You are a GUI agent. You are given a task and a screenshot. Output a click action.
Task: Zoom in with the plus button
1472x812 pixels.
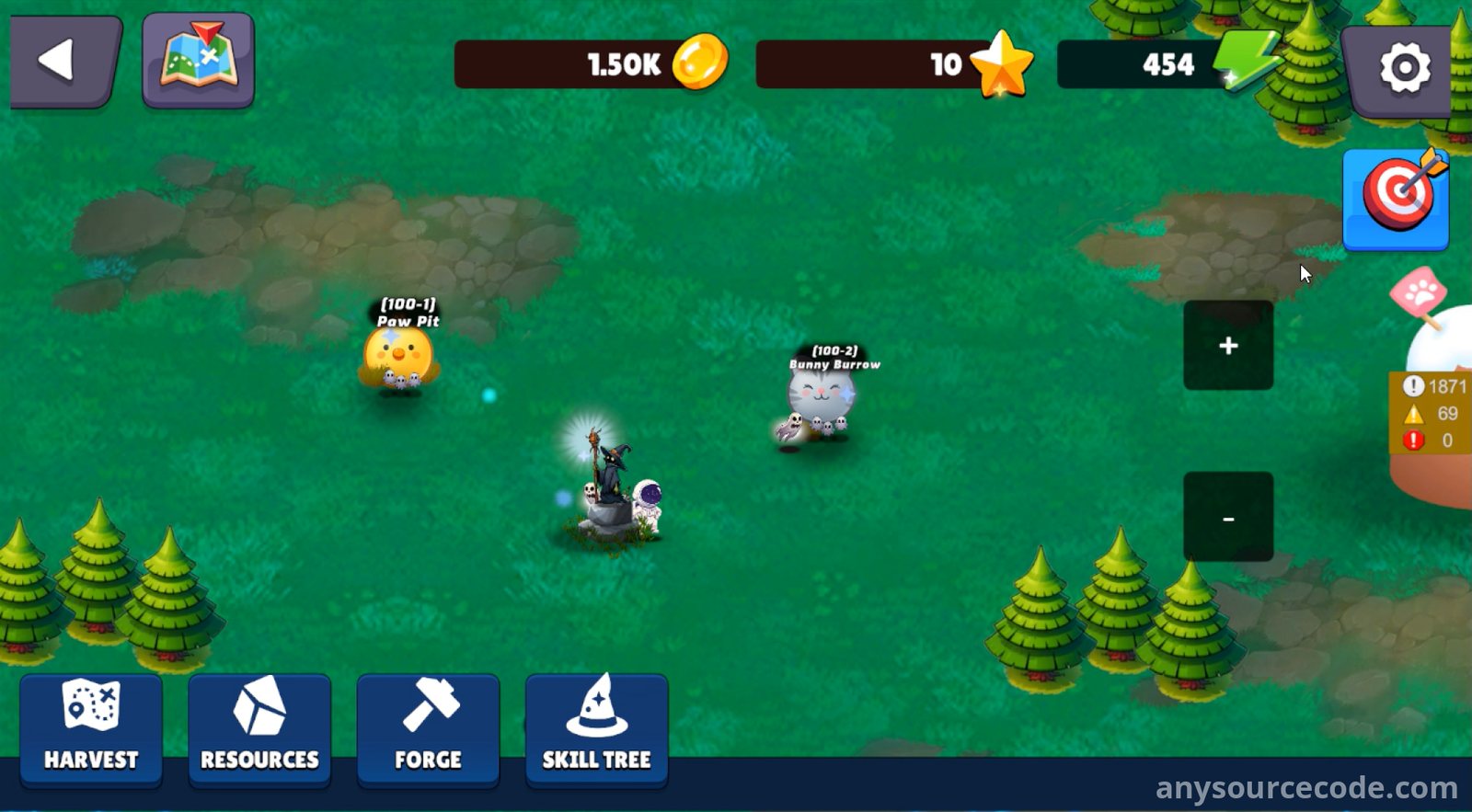1228,346
